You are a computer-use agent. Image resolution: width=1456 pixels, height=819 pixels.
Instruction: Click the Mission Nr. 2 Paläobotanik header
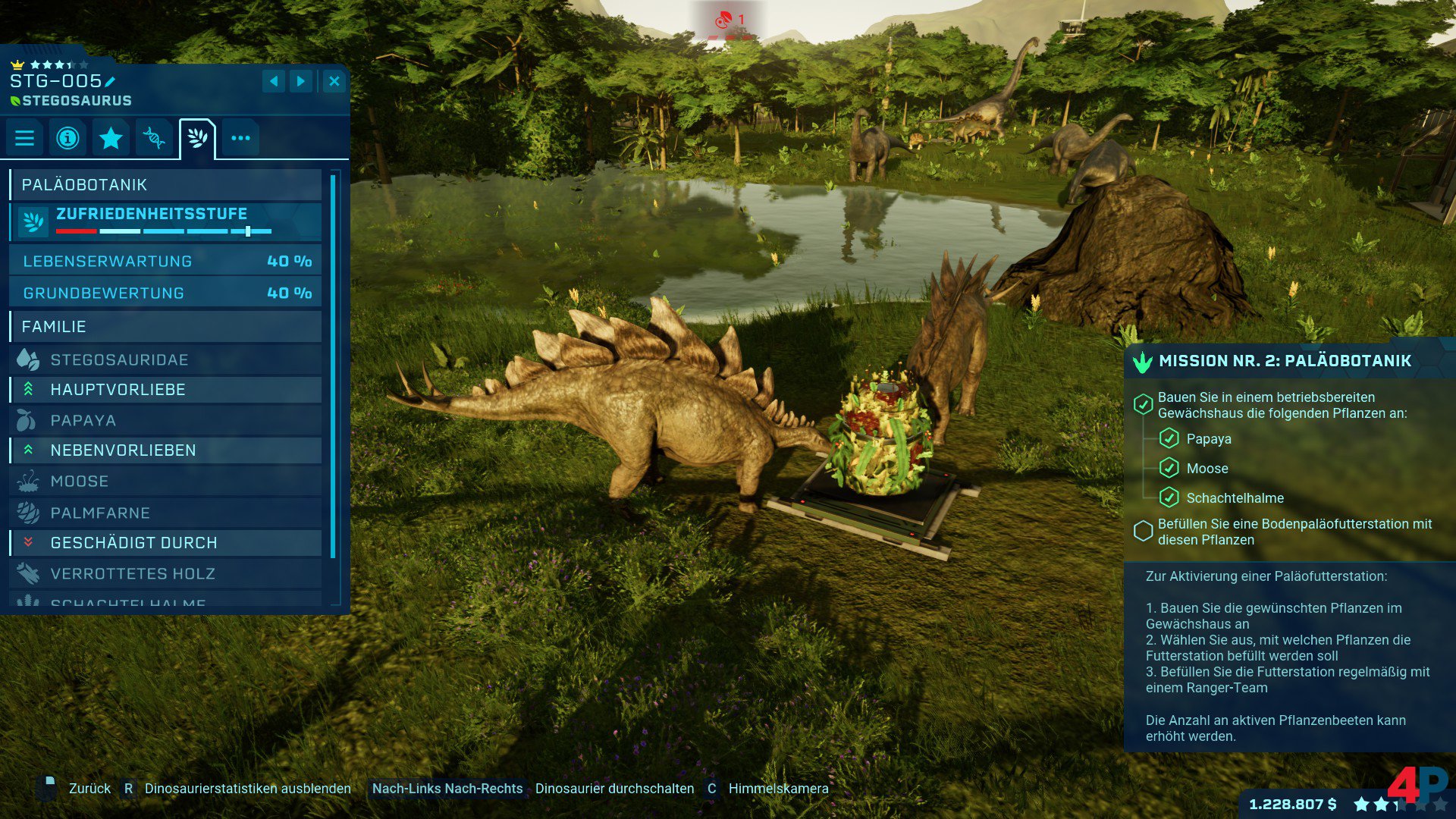1285,361
